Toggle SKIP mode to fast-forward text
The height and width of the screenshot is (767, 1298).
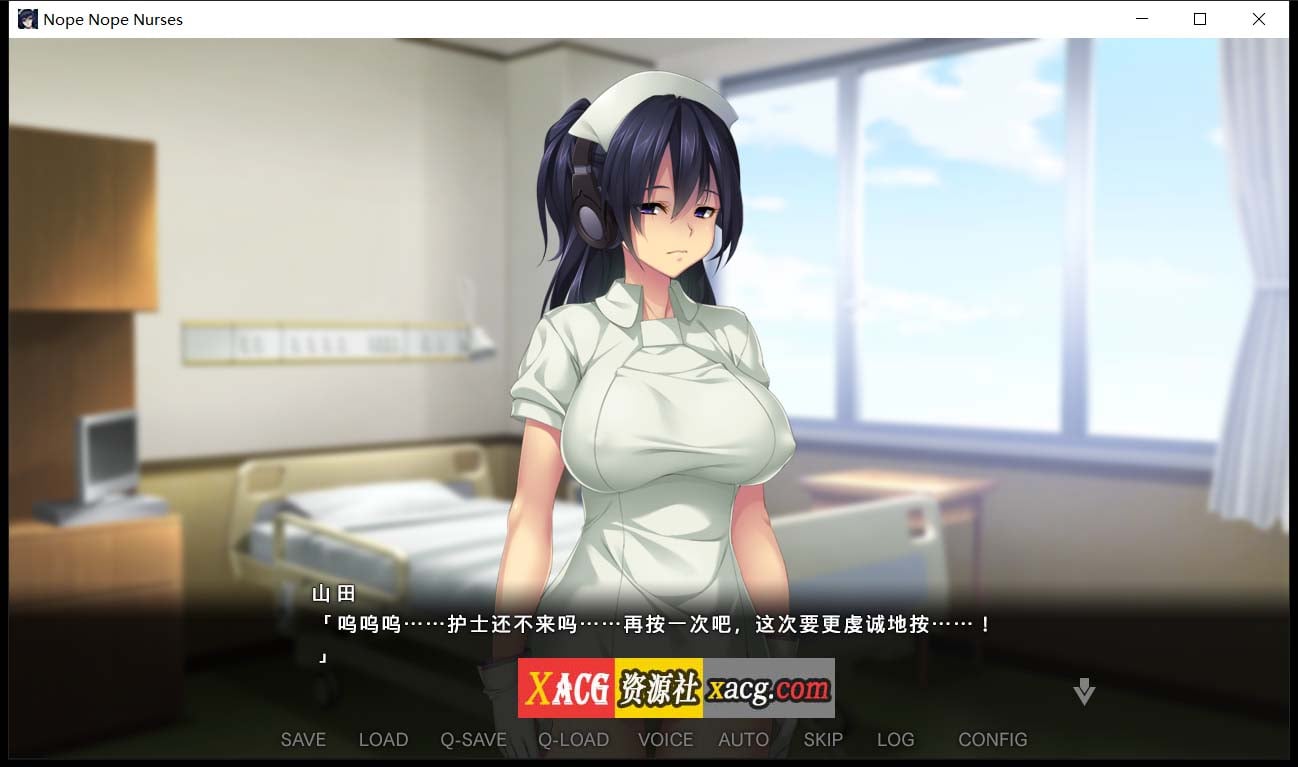[x=822, y=739]
